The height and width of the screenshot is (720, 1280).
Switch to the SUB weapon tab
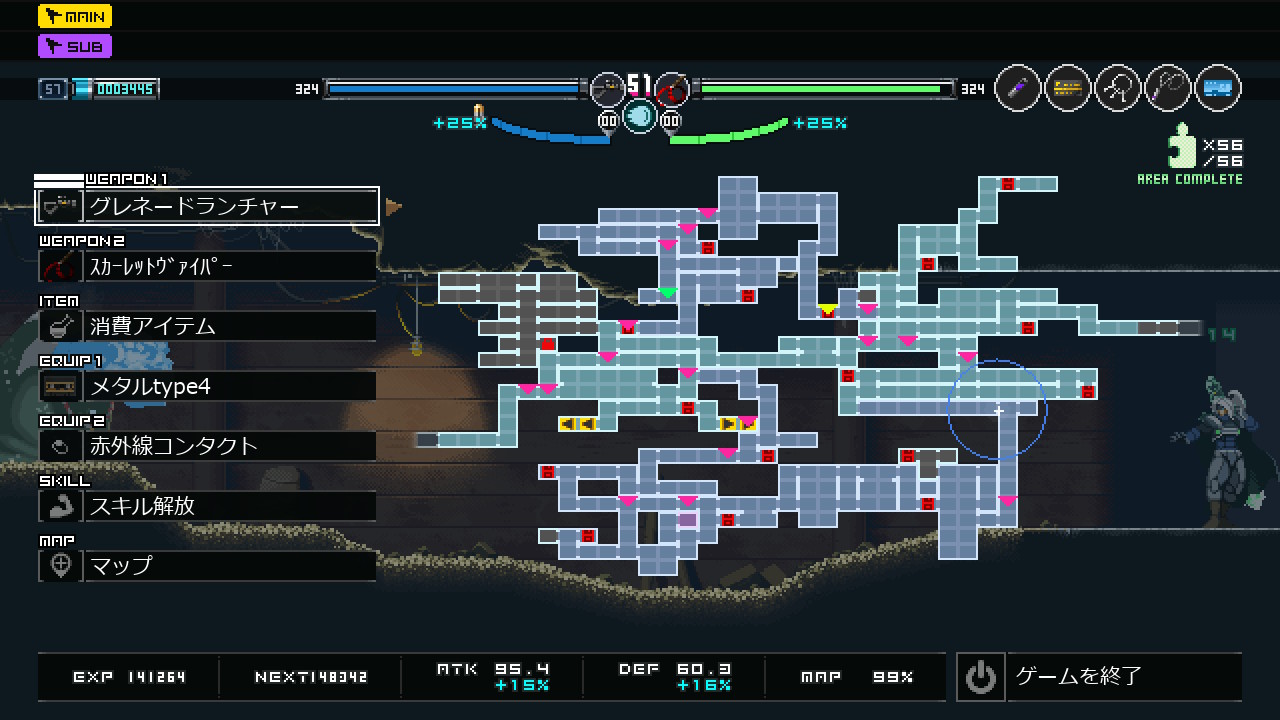(75, 46)
